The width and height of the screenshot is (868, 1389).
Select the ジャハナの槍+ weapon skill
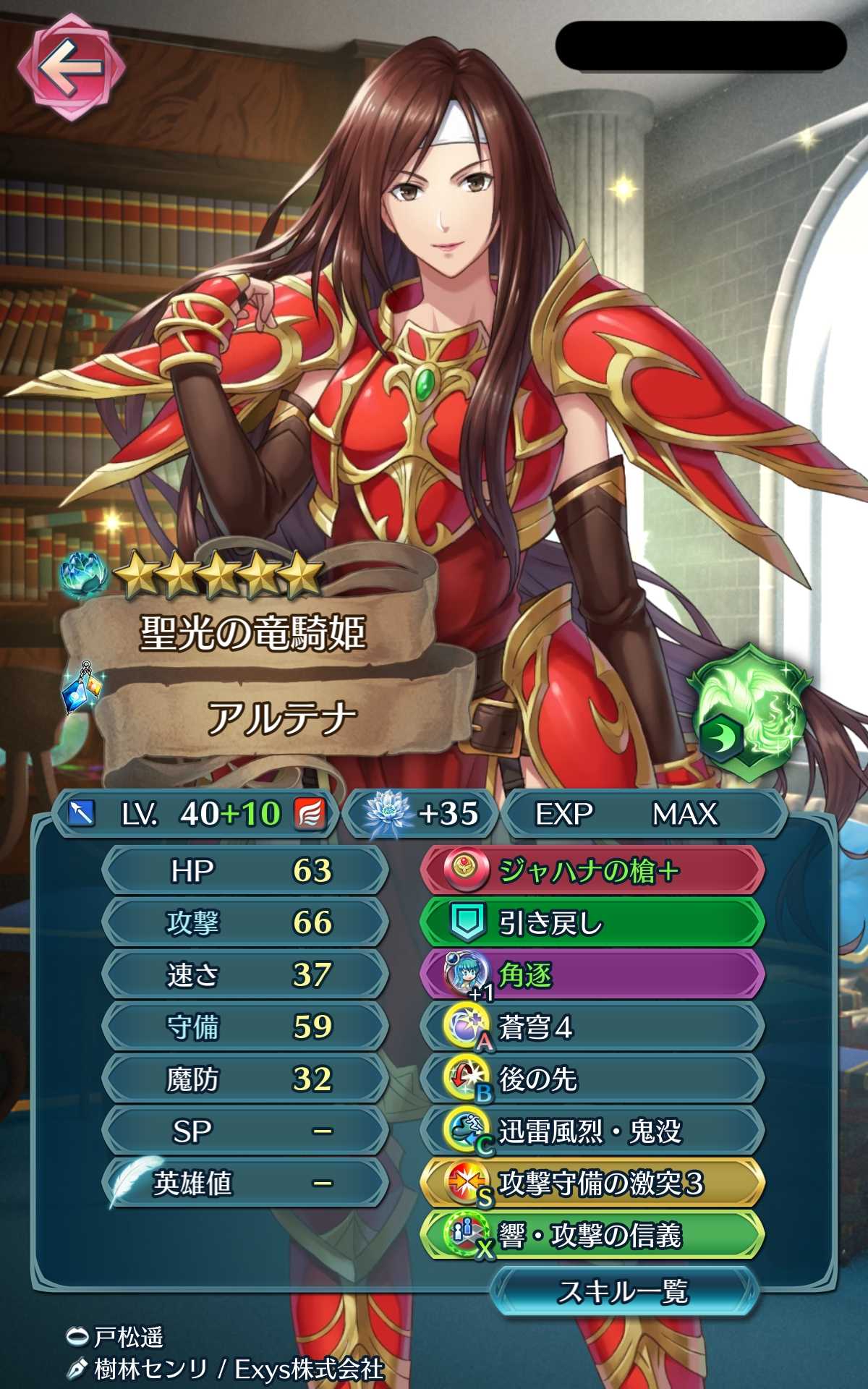(592, 871)
